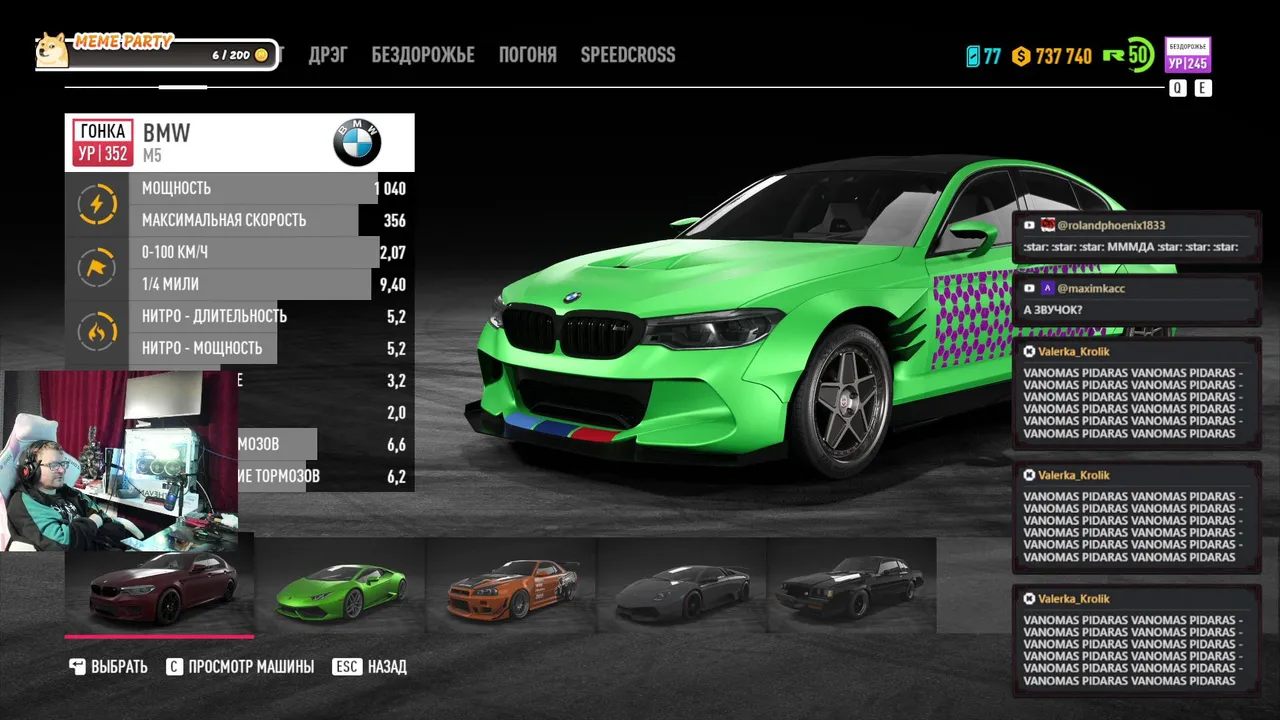Select the black Buick muscle car thumbnail
This screenshot has width=1280, height=720.
[x=851, y=587]
